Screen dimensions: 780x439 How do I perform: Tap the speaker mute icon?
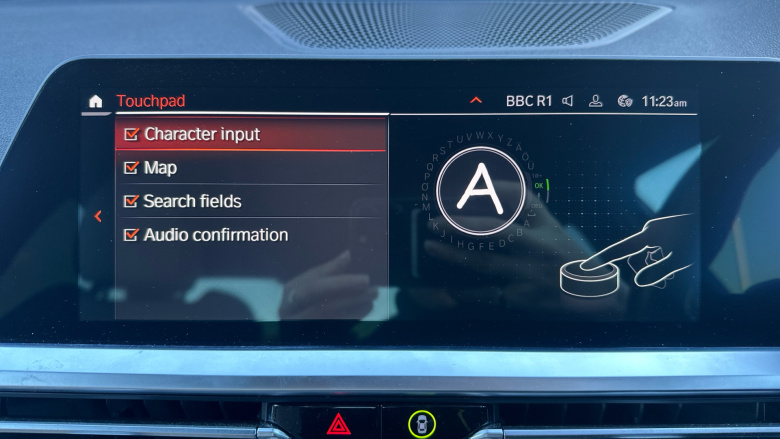pyautogui.click(x=568, y=101)
